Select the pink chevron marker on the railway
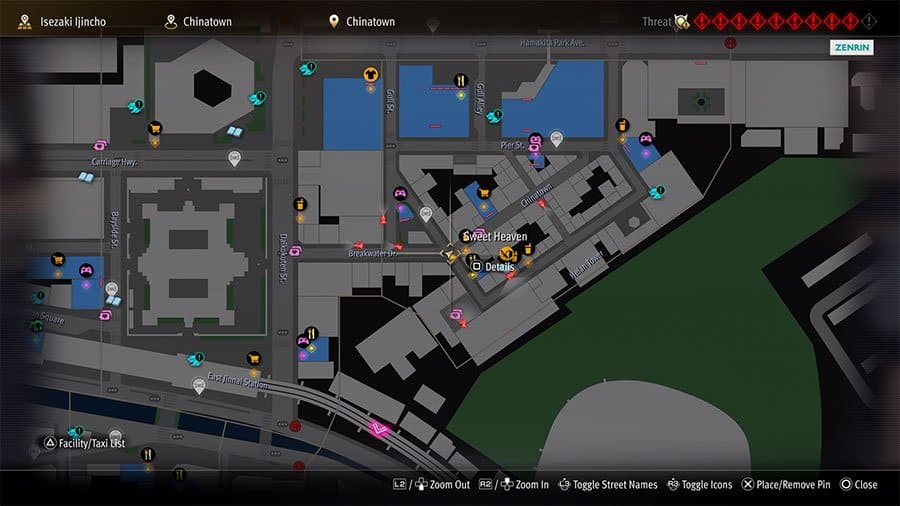This screenshot has width=900, height=506. [379, 430]
